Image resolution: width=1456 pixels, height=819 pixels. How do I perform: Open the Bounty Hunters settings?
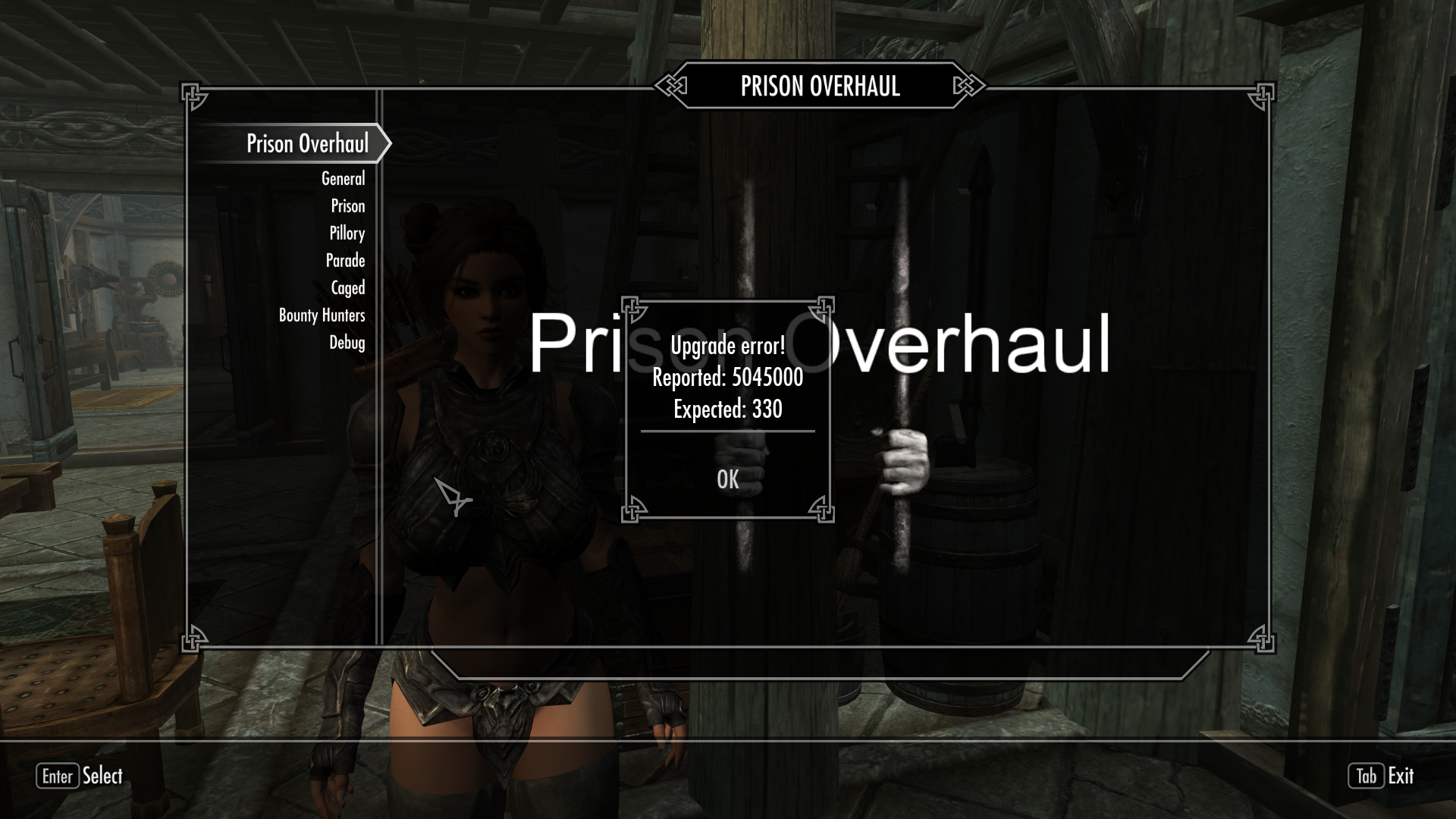pos(322,315)
